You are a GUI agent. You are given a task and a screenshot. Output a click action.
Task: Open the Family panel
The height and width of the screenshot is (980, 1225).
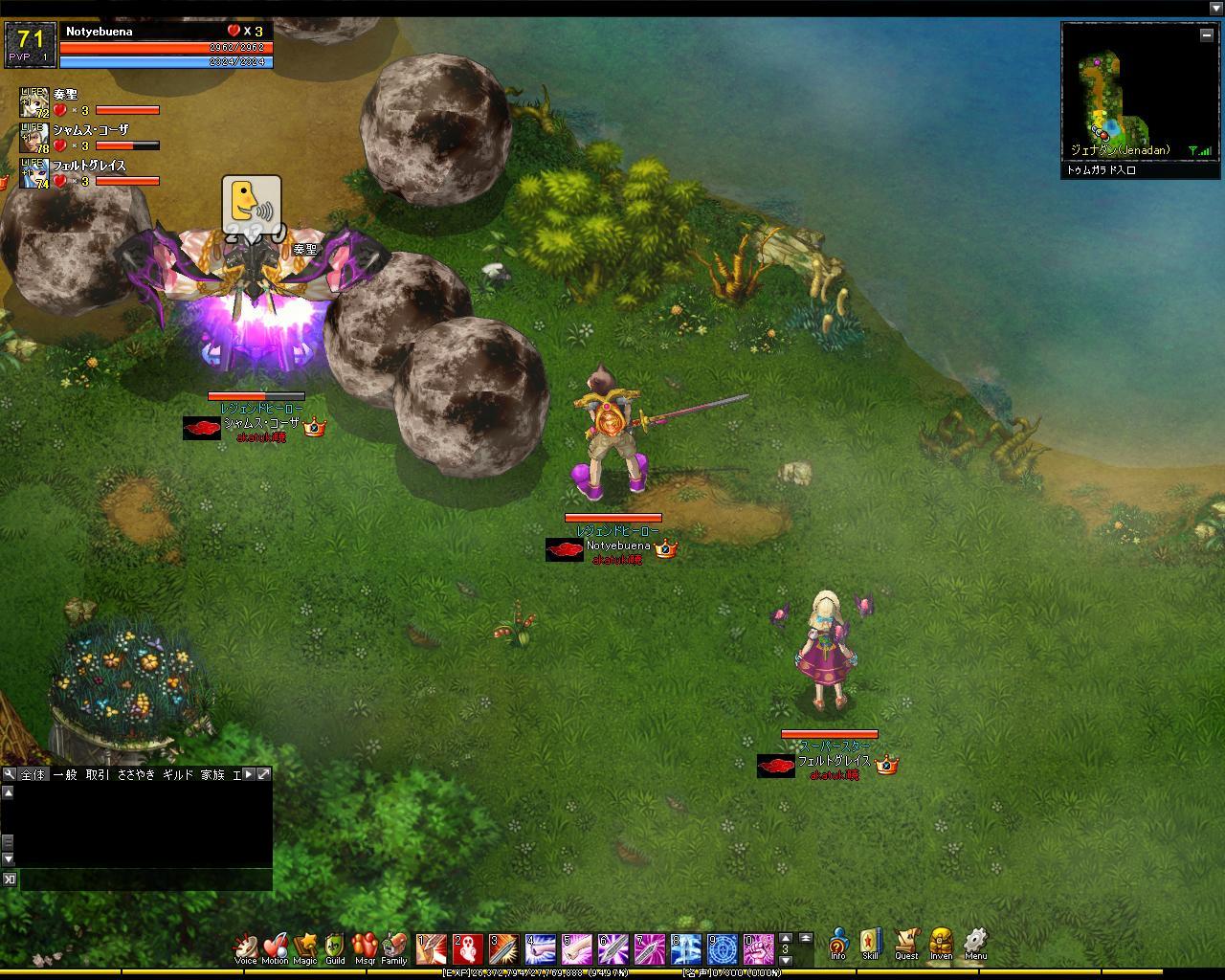coord(394,947)
